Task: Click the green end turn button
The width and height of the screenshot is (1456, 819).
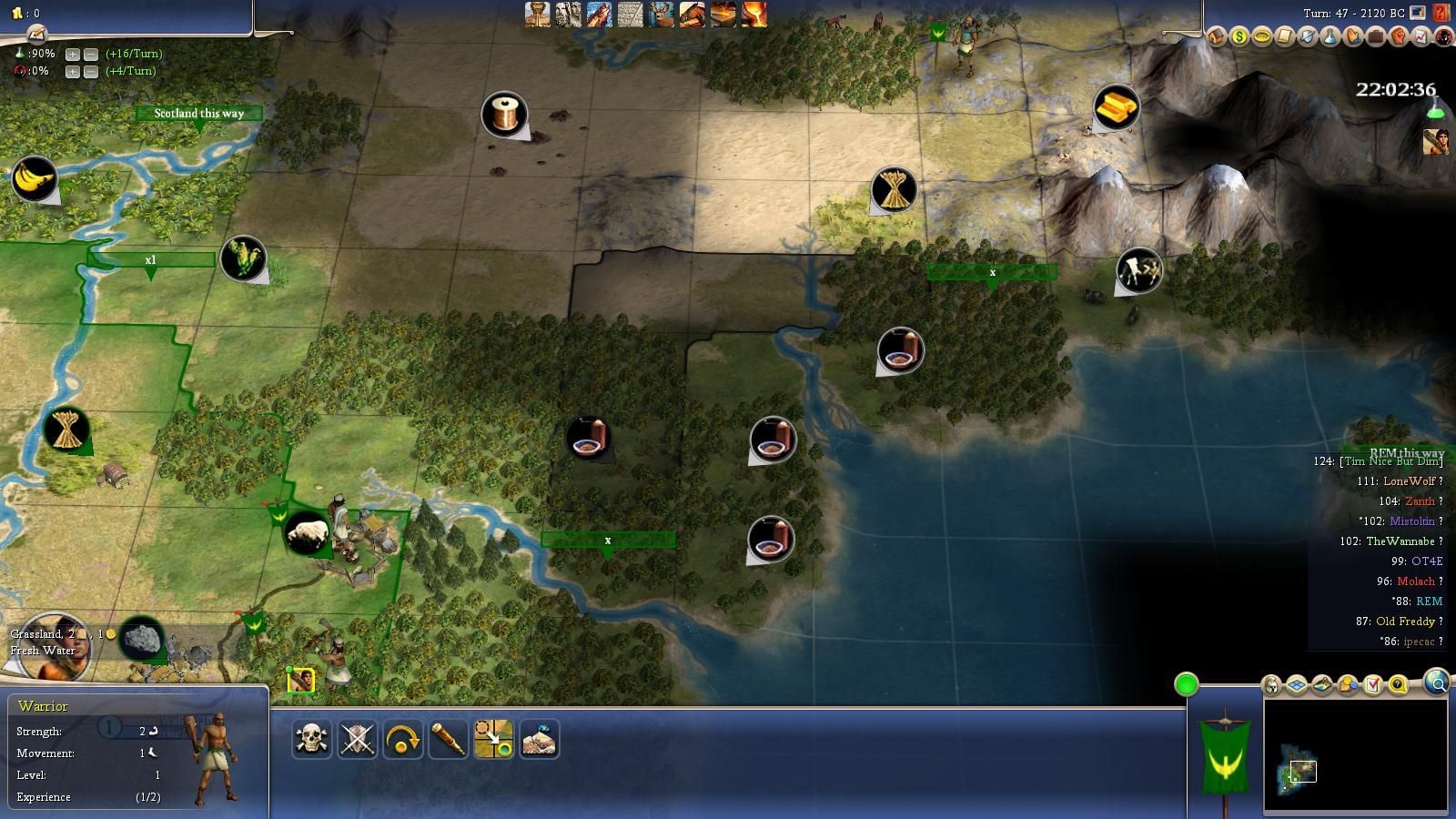Action: pyautogui.click(x=1186, y=684)
